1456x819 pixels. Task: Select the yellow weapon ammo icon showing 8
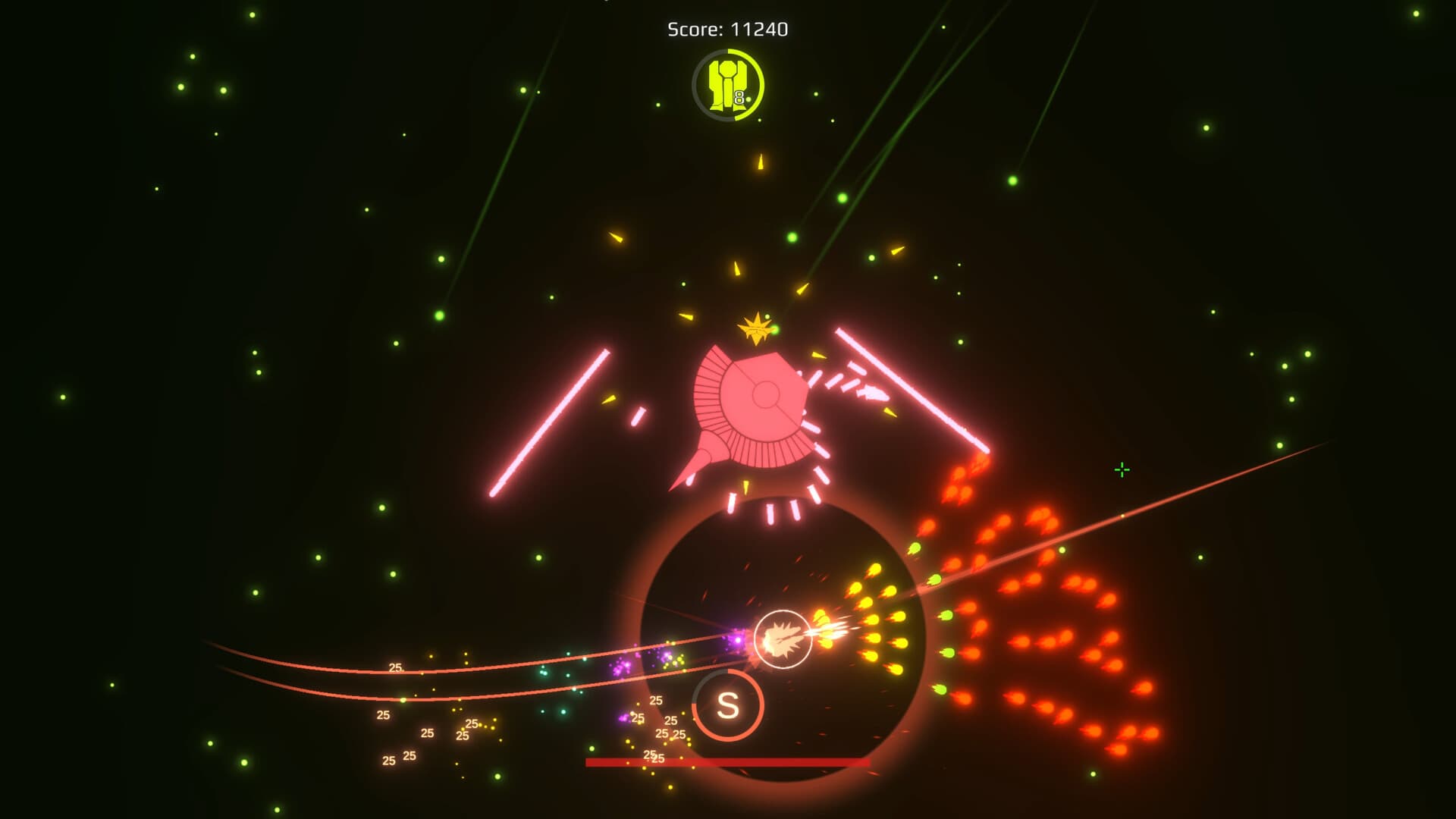[x=726, y=85]
